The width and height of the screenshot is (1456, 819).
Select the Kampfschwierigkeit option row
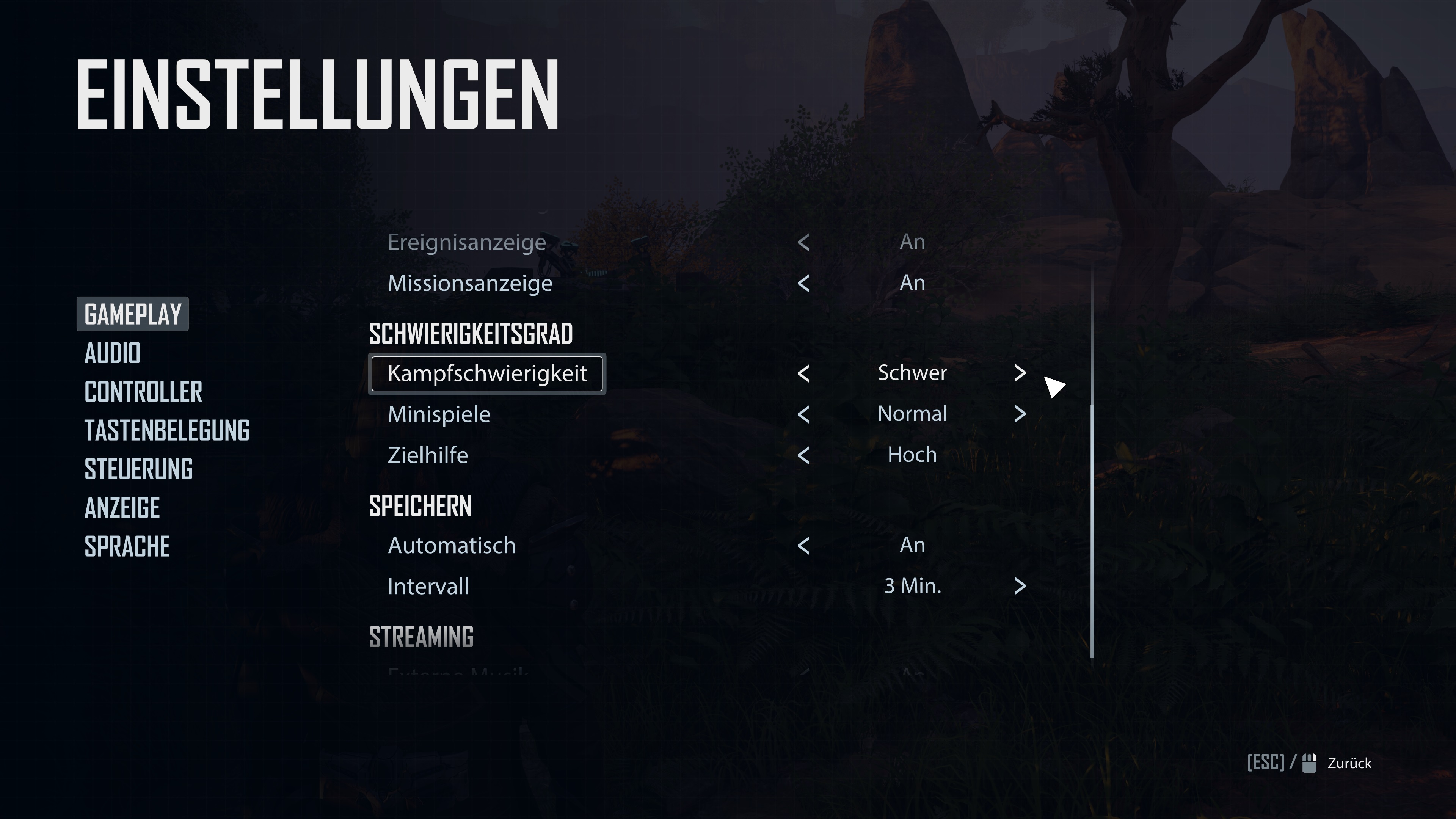[x=487, y=373]
